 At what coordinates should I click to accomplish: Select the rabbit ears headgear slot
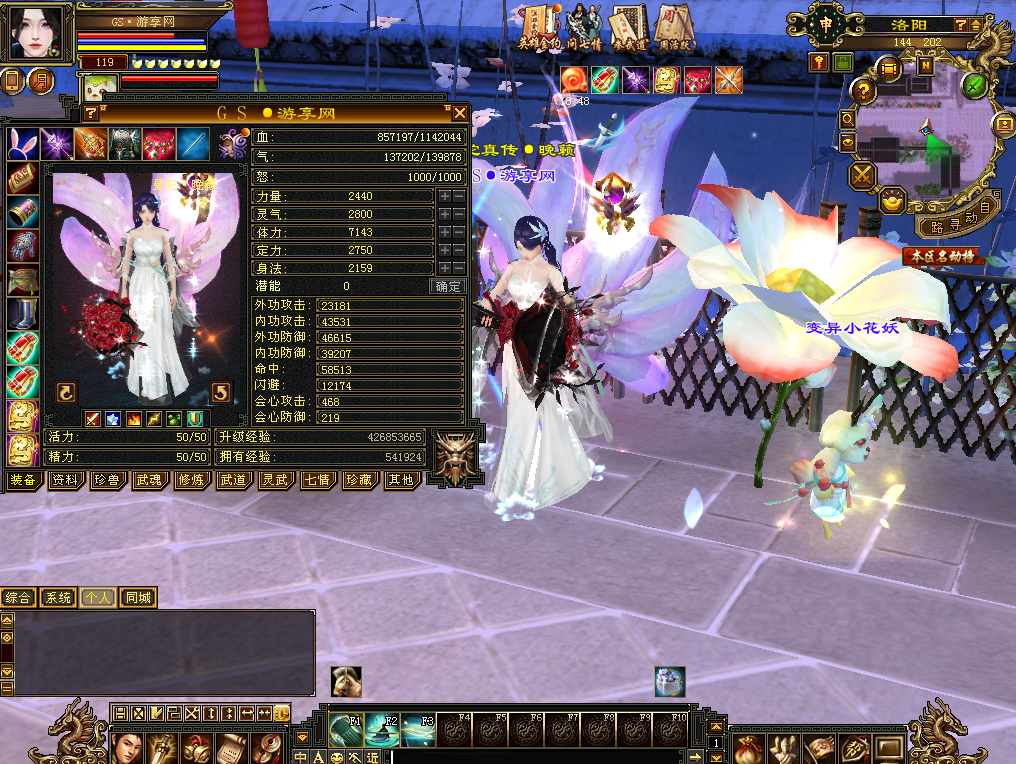[x=23, y=144]
